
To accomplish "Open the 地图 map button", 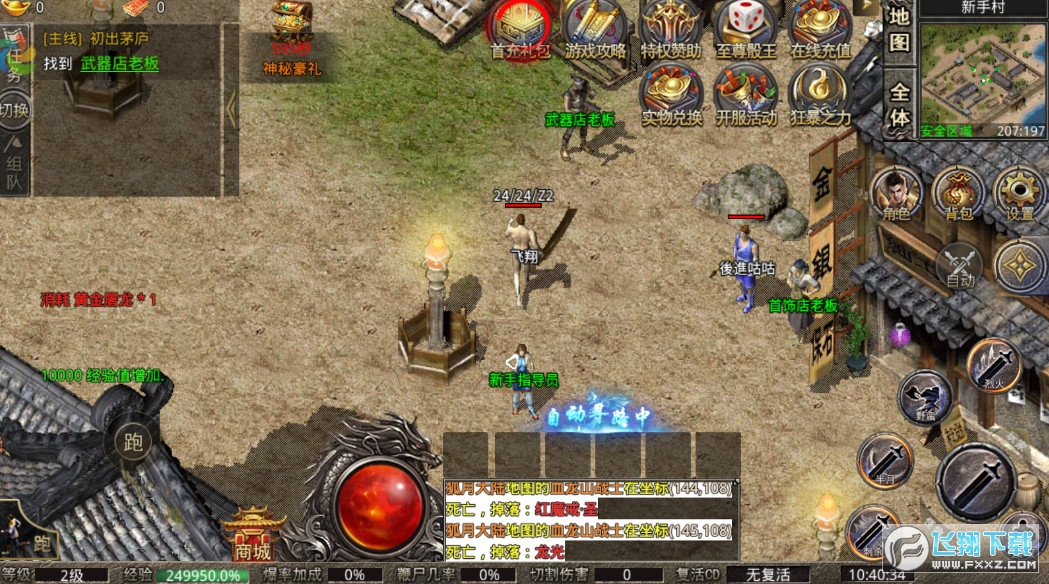I will (900, 30).
